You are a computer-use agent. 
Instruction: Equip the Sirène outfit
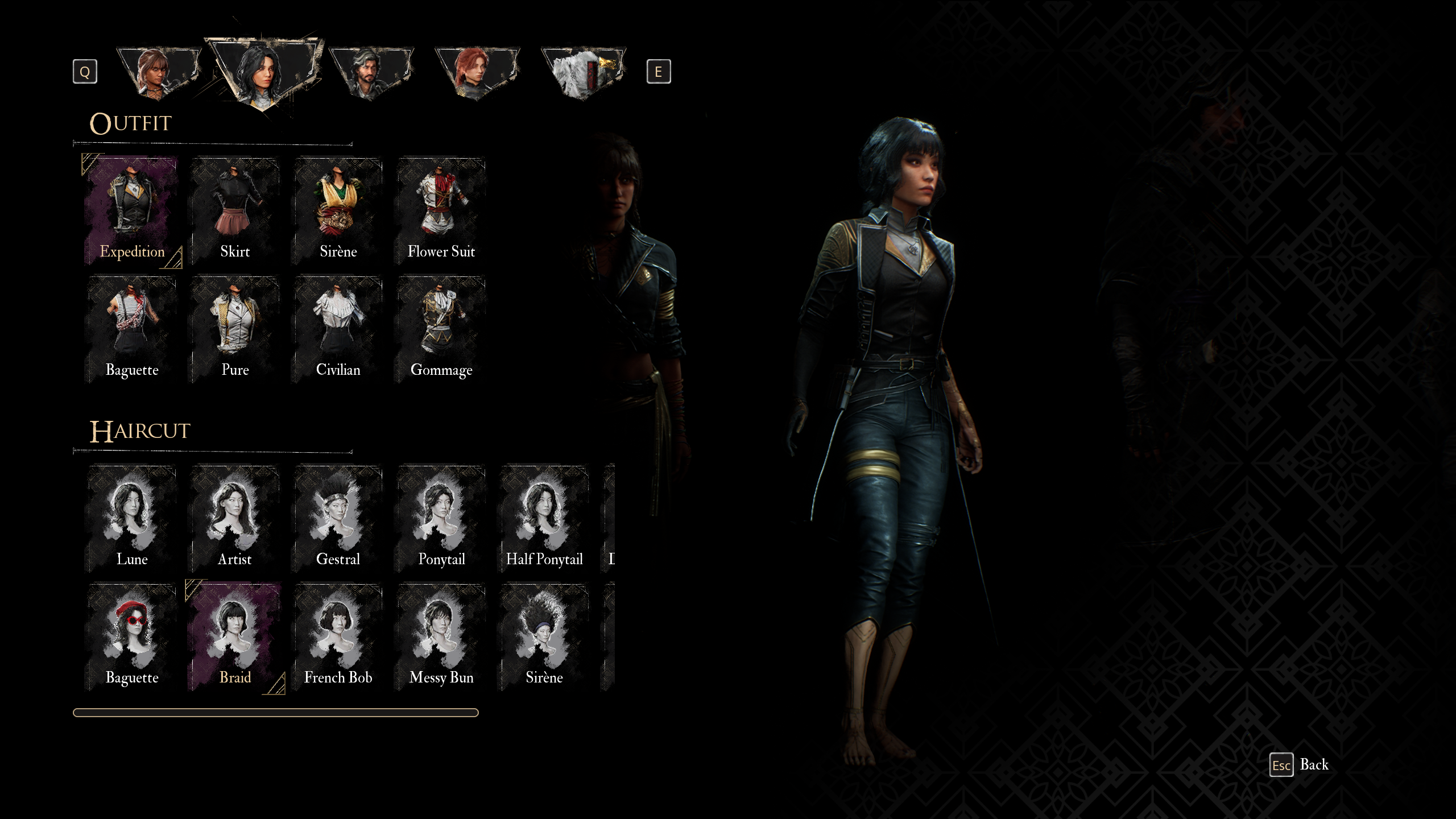(338, 210)
